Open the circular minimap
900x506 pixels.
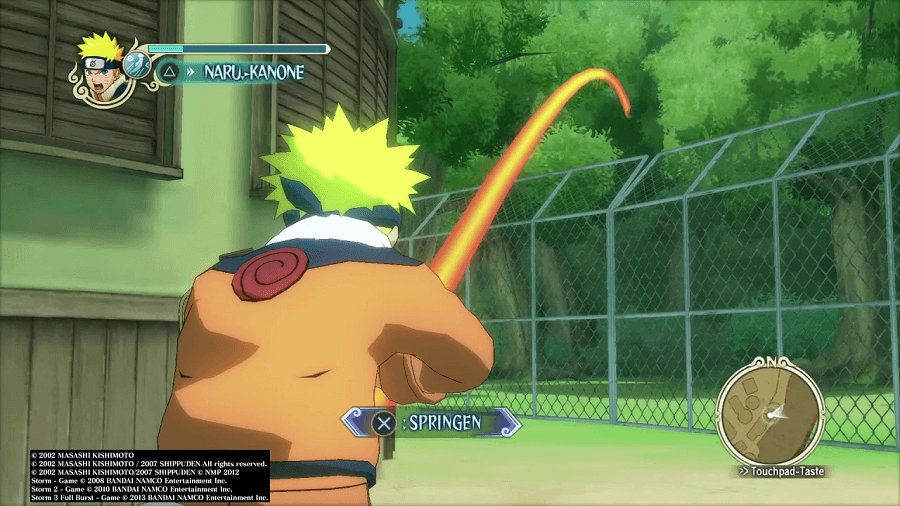click(x=770, y=412)
